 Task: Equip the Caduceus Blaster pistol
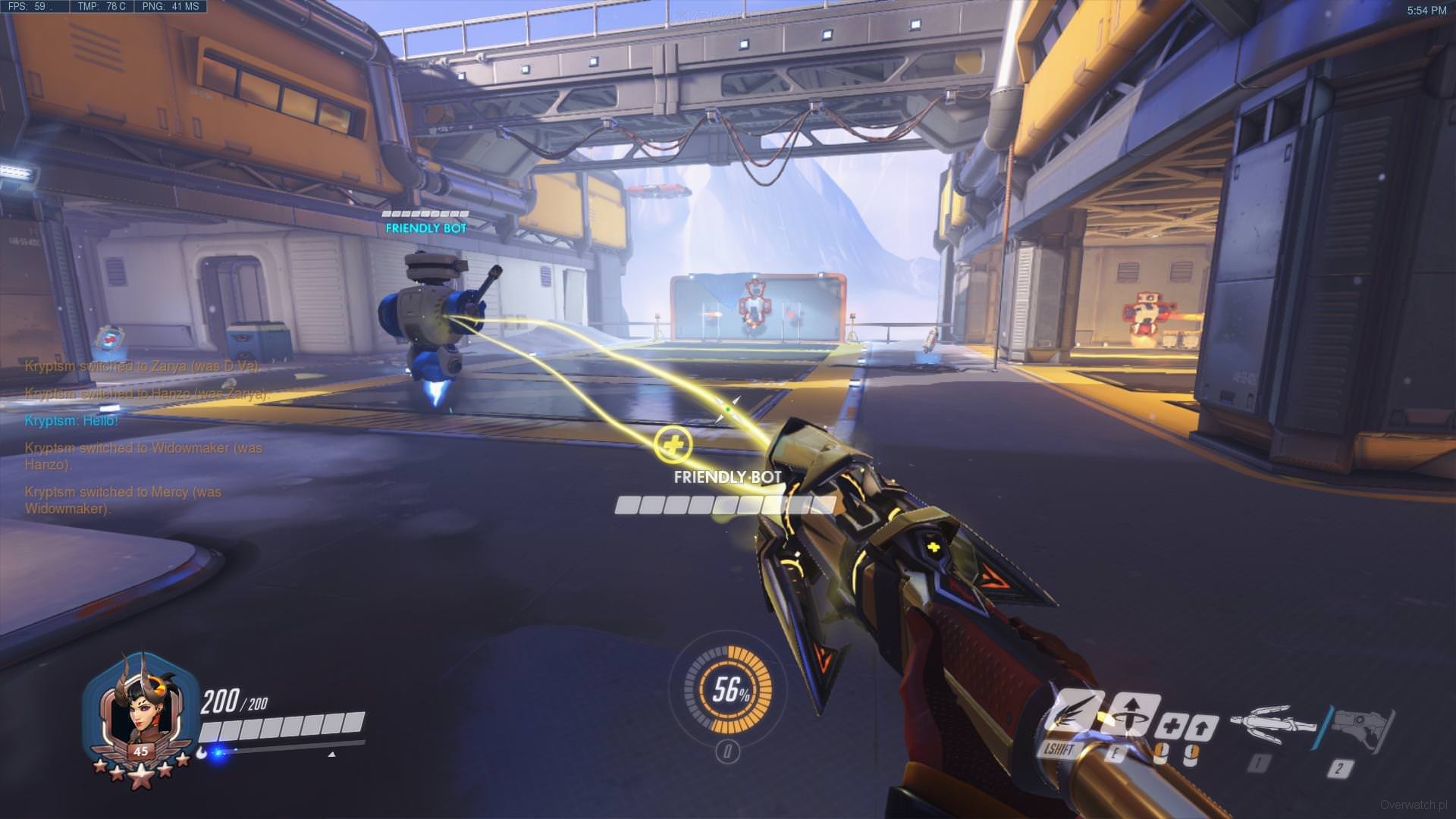(x=1363, y=726)
